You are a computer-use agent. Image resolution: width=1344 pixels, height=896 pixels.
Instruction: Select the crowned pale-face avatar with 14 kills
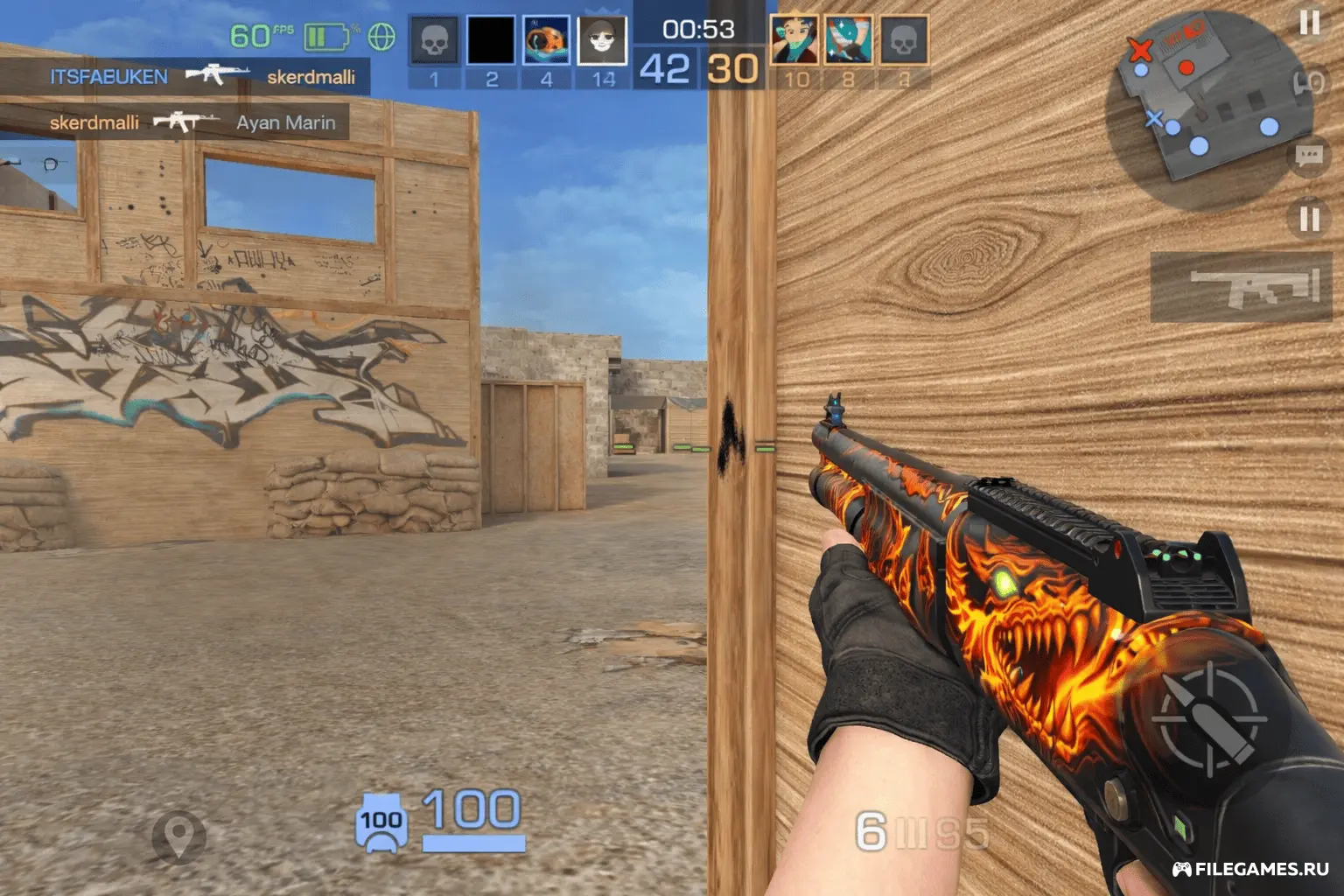click(602, 40)
